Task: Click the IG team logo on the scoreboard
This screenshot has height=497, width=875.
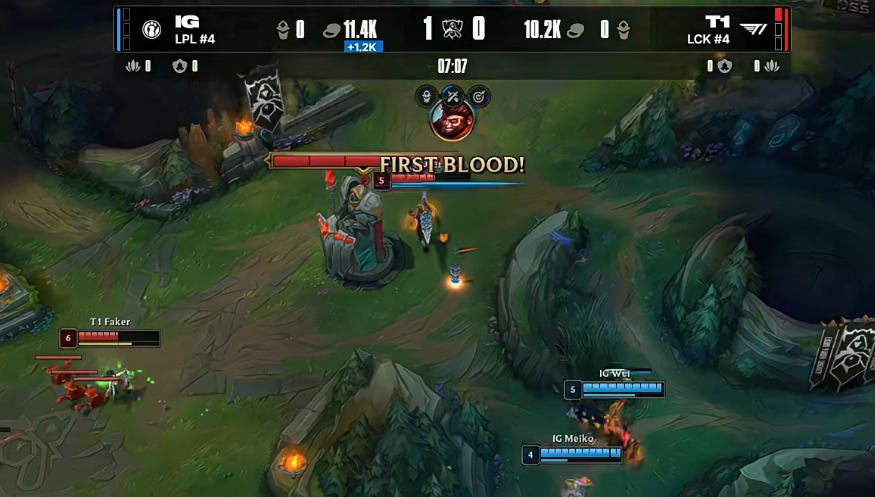Action: [x=152, y=29]
